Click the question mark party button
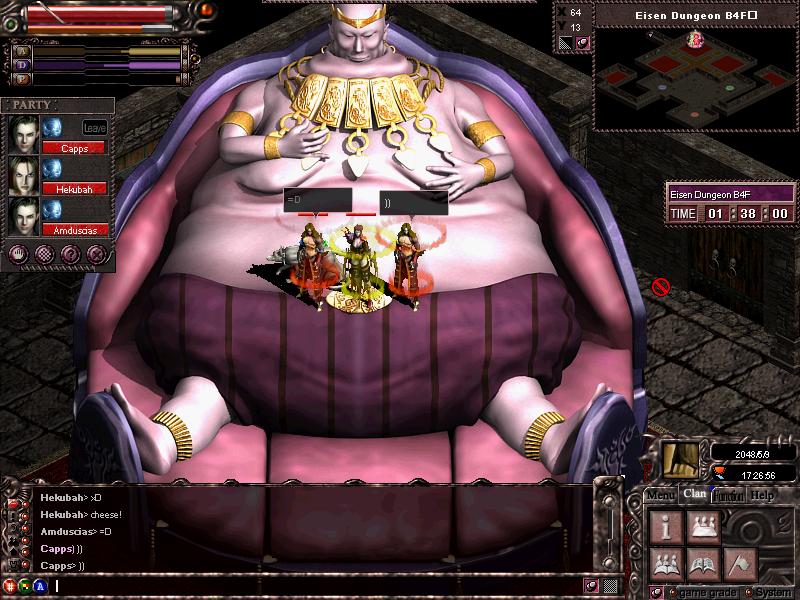800x600 pixels. [x=70, y=254]
